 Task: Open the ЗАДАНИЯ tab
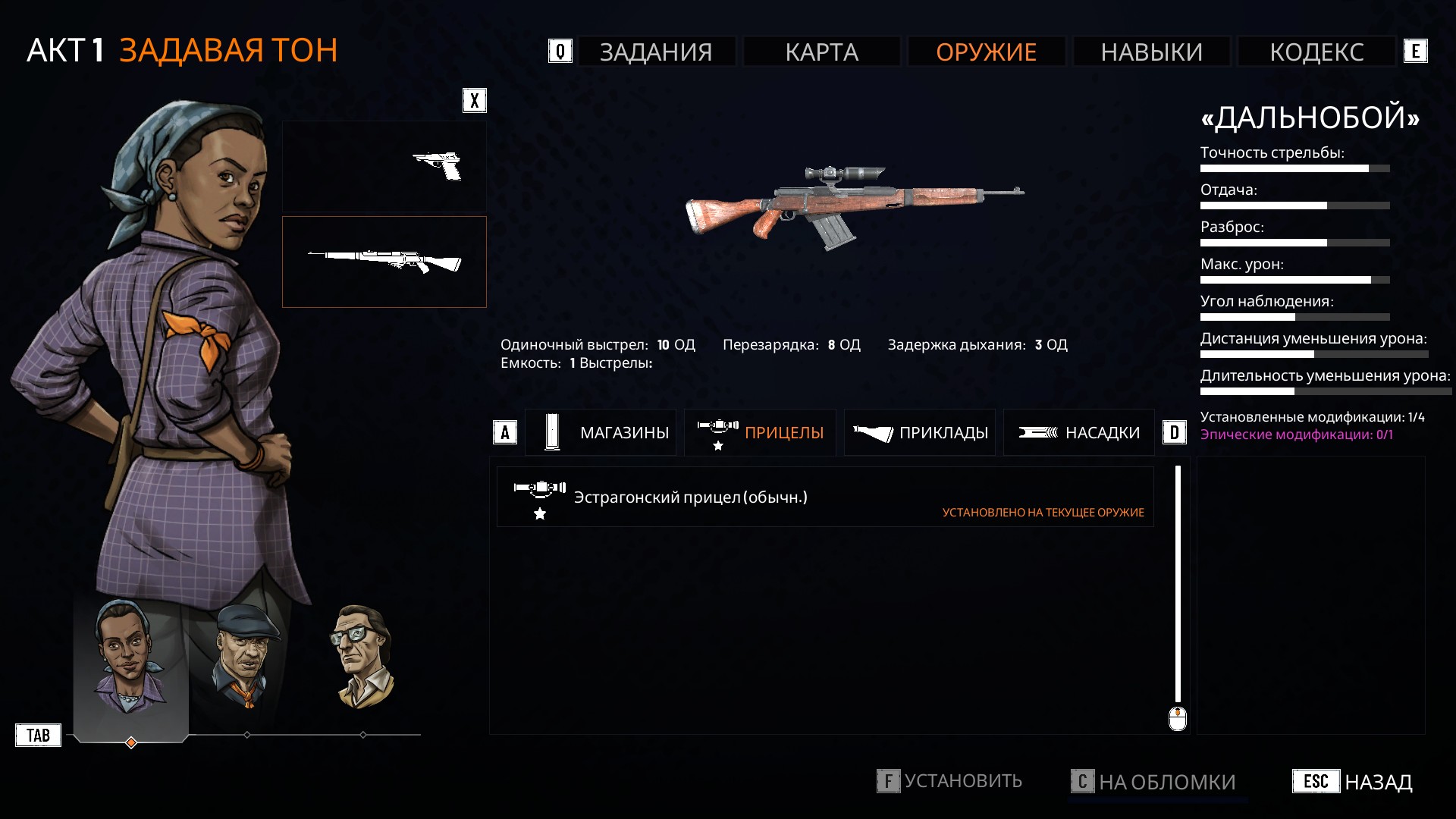tap(656, 52)
